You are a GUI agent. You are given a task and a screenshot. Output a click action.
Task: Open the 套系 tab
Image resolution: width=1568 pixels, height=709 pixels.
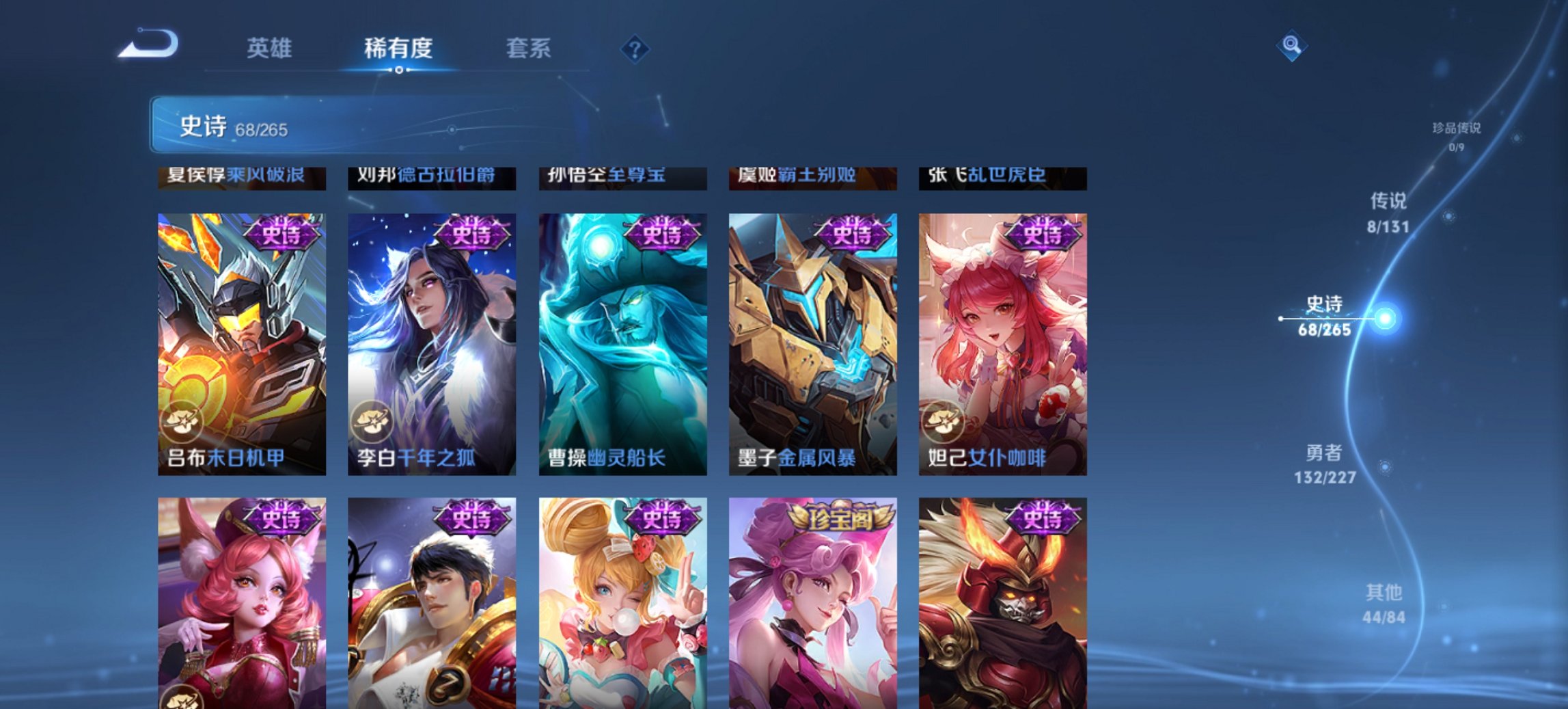click(x=530, y=48)
